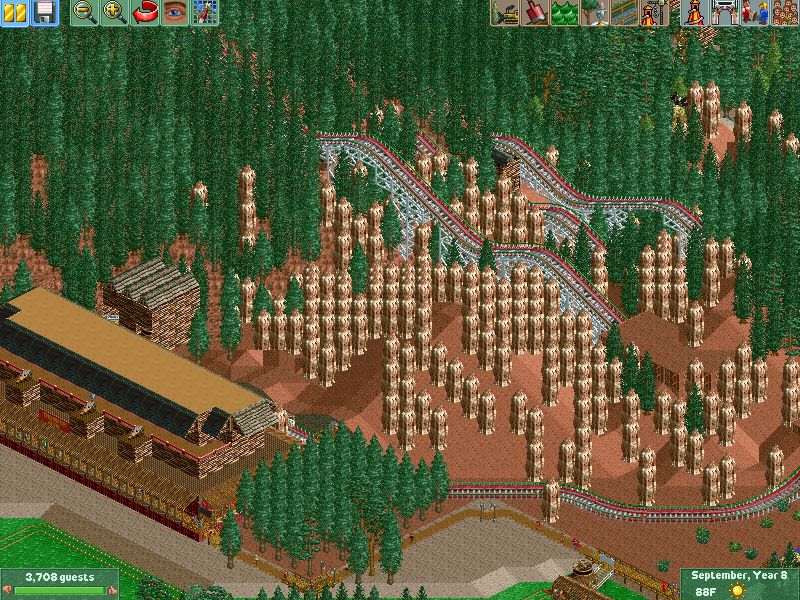The height and width of the screenshot is (600, 800).
Task: Open the eye view options menu
Action: 175,12
